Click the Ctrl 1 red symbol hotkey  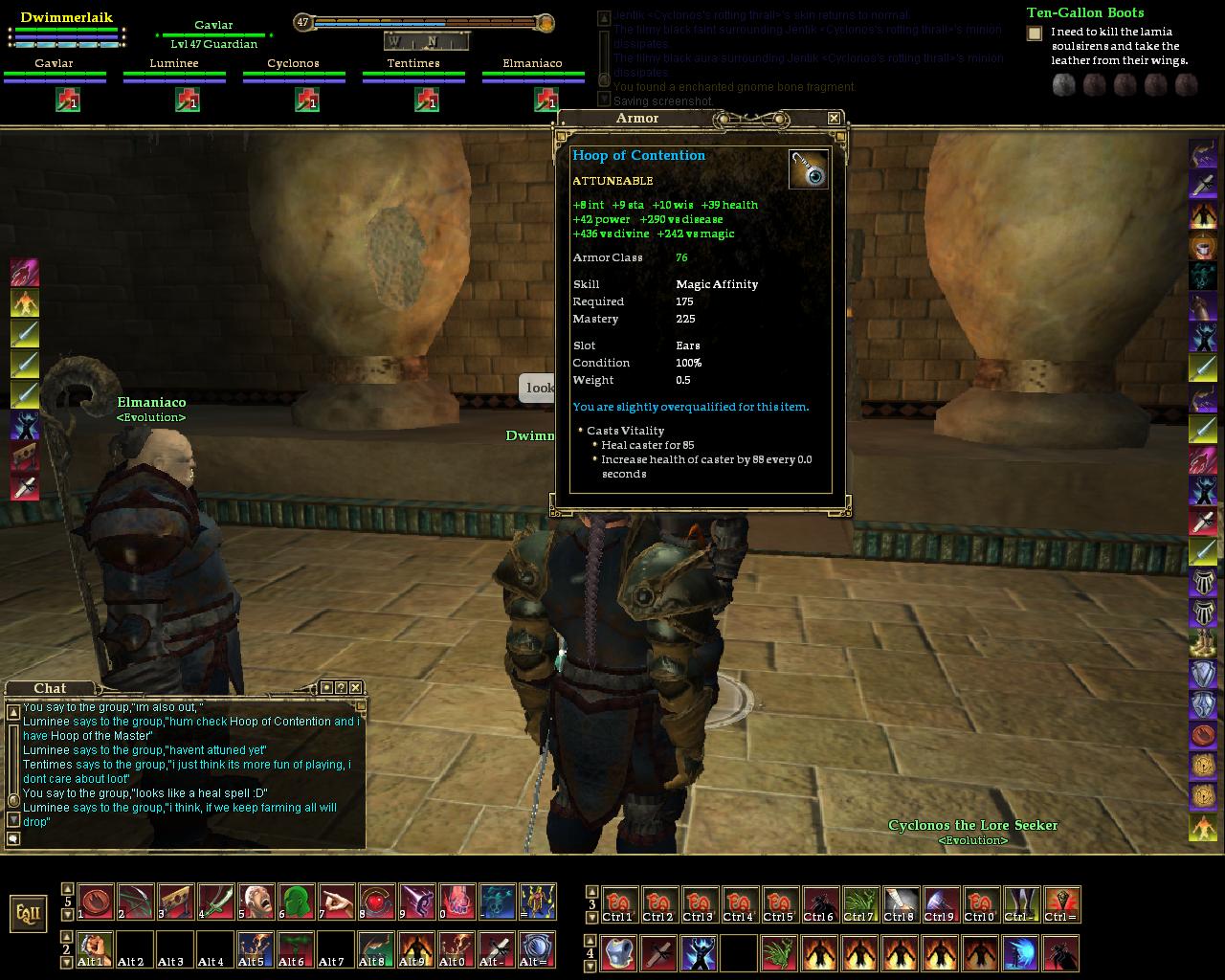coord(617,904)
